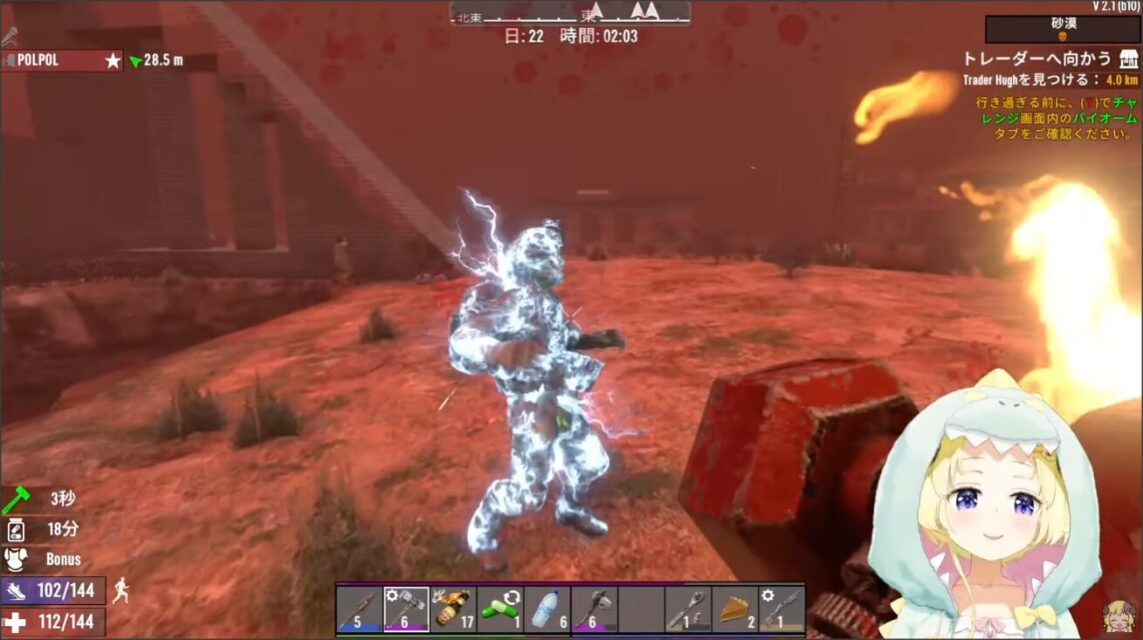
Task: Click the POLPOL party member entry
Action: click(62, 60)
